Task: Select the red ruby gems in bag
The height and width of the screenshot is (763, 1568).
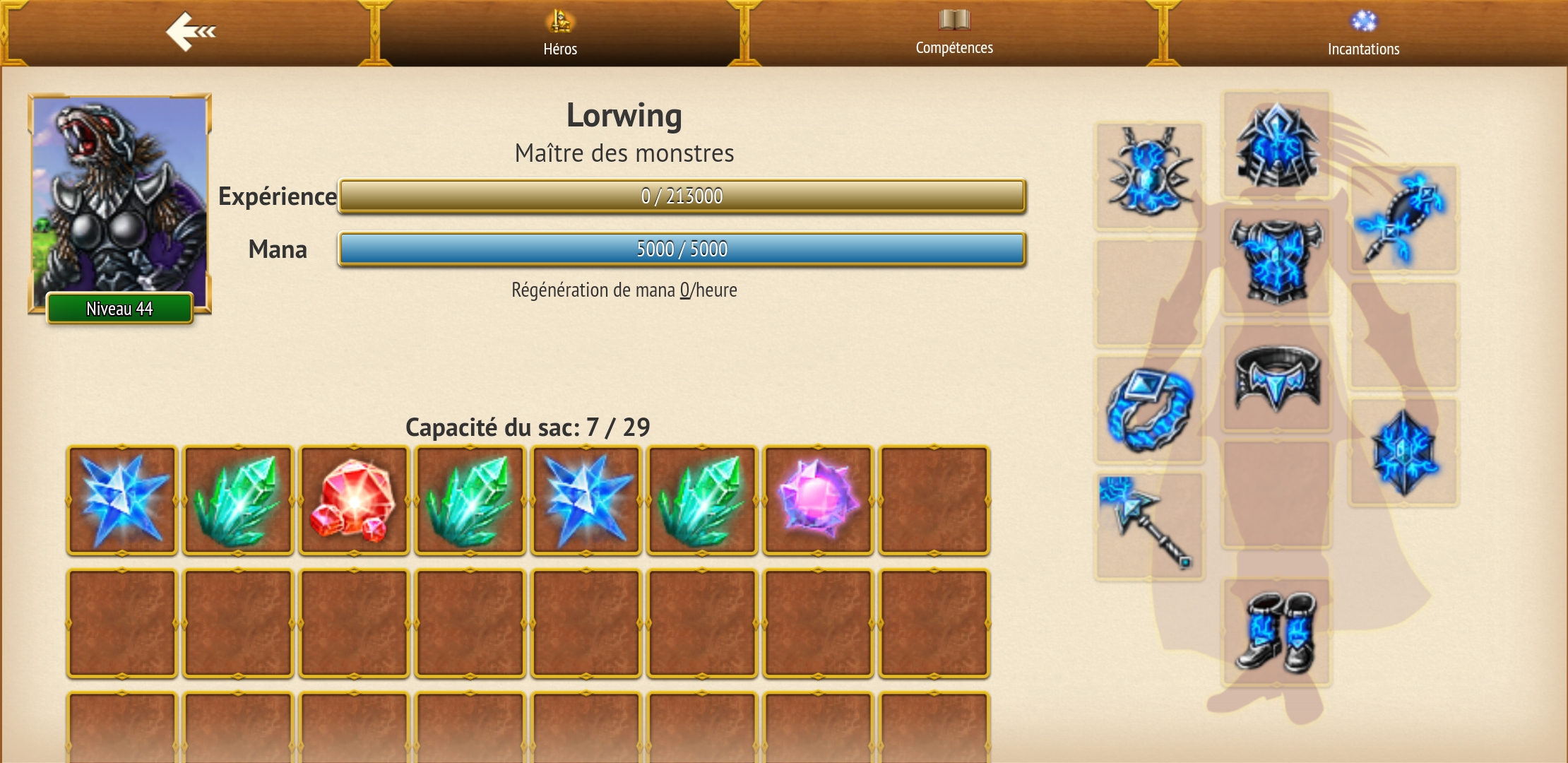Action: click(354, 500)
